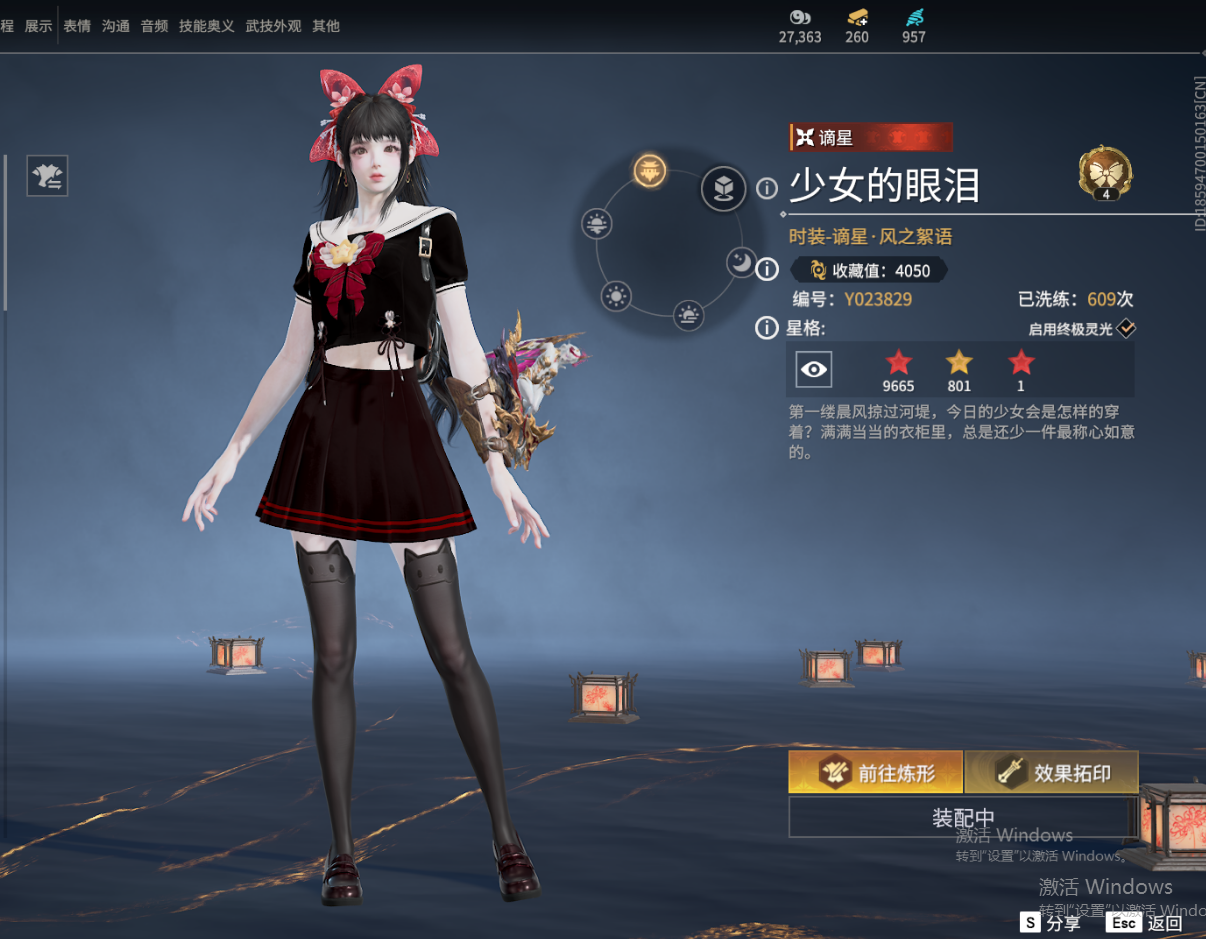Select the bright sun daytime setting
This screenshot has height=939, width=1206.
[x=616, y=296]
